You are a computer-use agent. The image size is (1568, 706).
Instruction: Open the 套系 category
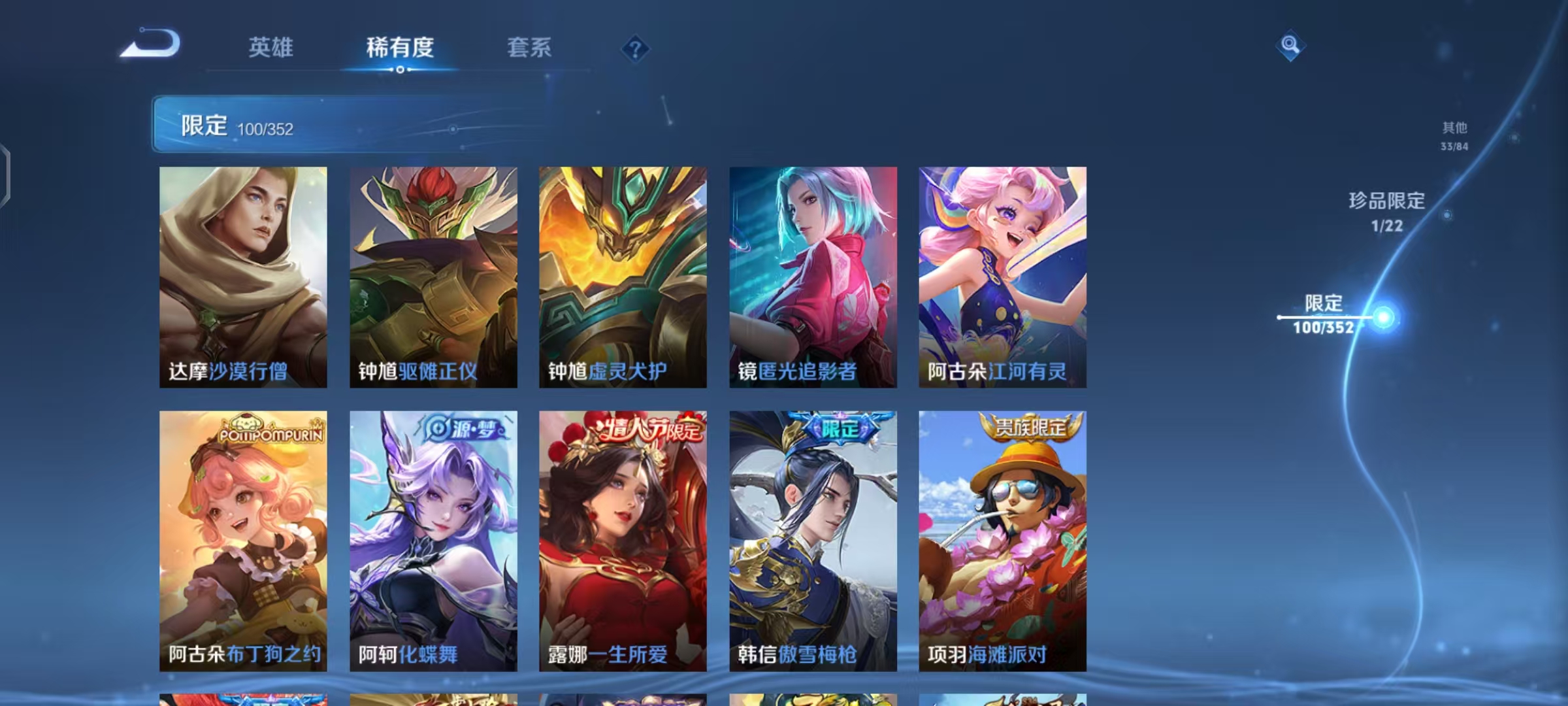point(529,48)
